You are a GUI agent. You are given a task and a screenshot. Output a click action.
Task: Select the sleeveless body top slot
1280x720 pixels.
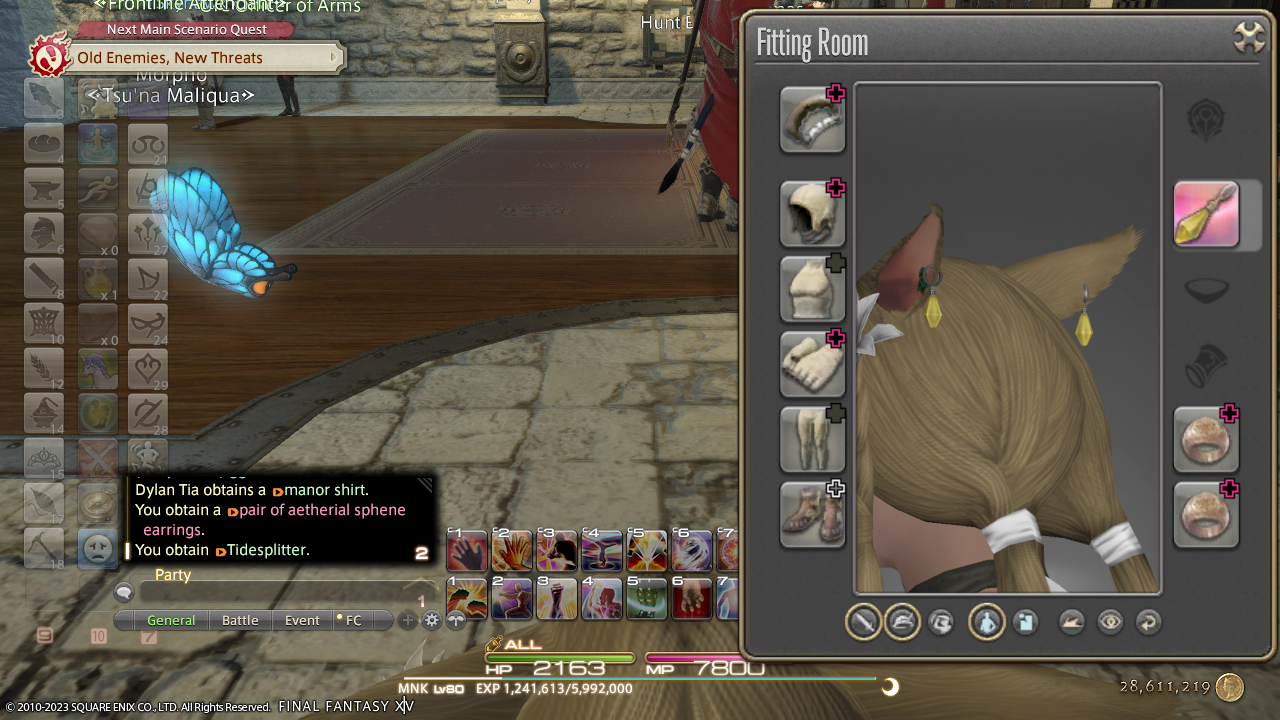(812, 289)
